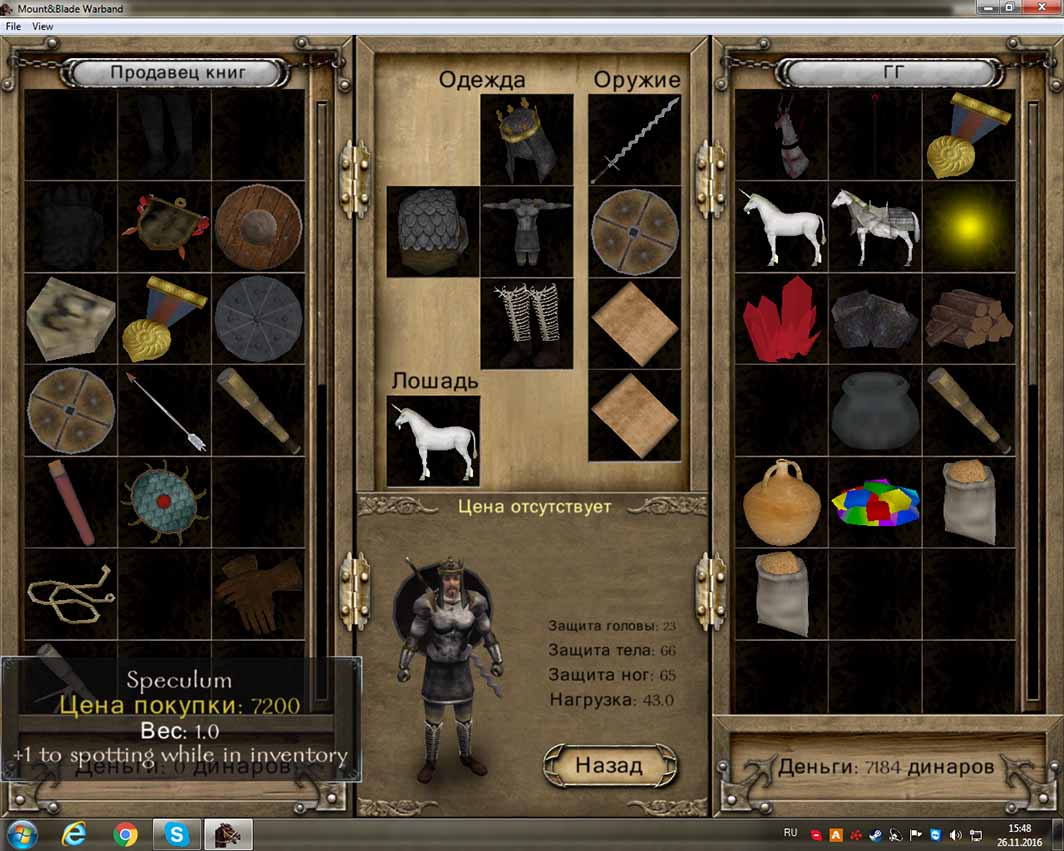Select the equipped wavy sword slot
The width and height of the screenshot is (1064, 851).
click(634, 140)
